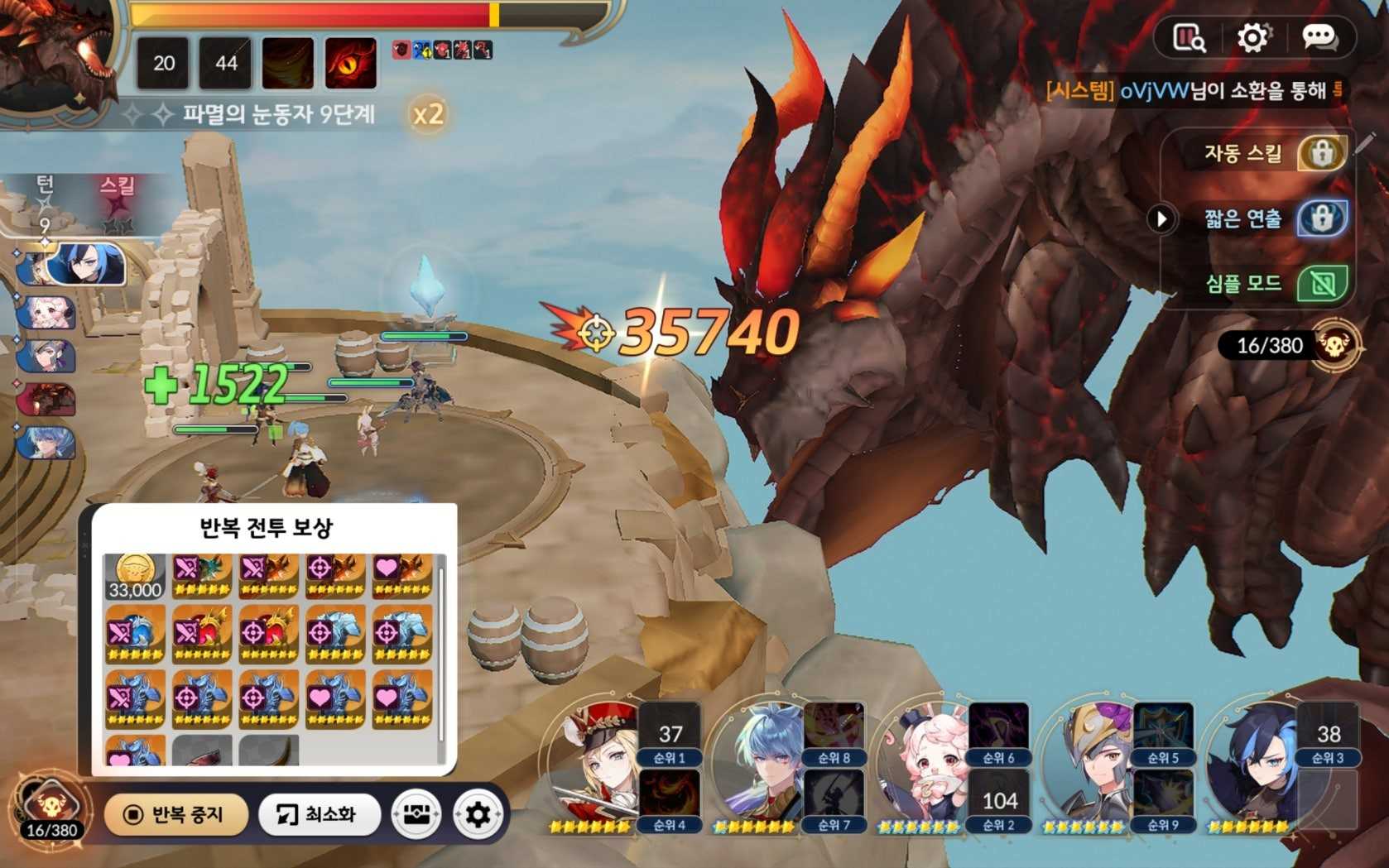Viewport: 1389px width, 868px height.
Task: Open the chat bubble icon
Action: tap(1318, 37)
